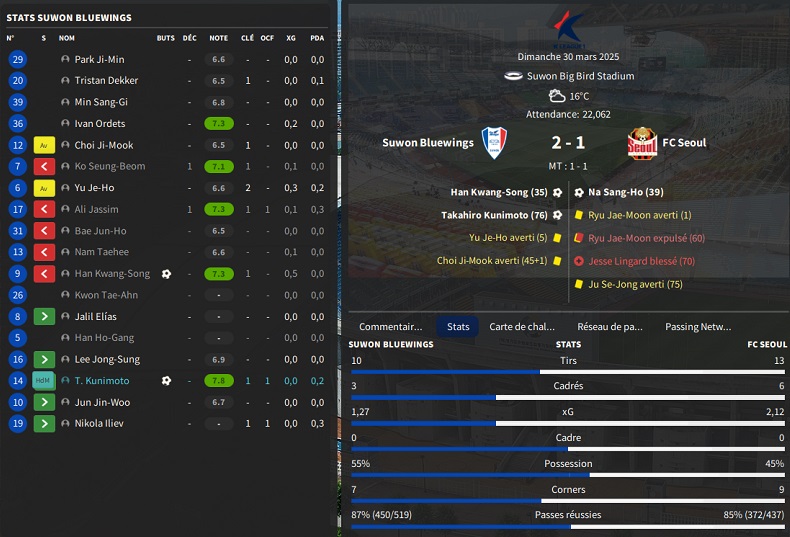Click on Ivan Ordets' name
790x537 pixels.
click(100, 124)
